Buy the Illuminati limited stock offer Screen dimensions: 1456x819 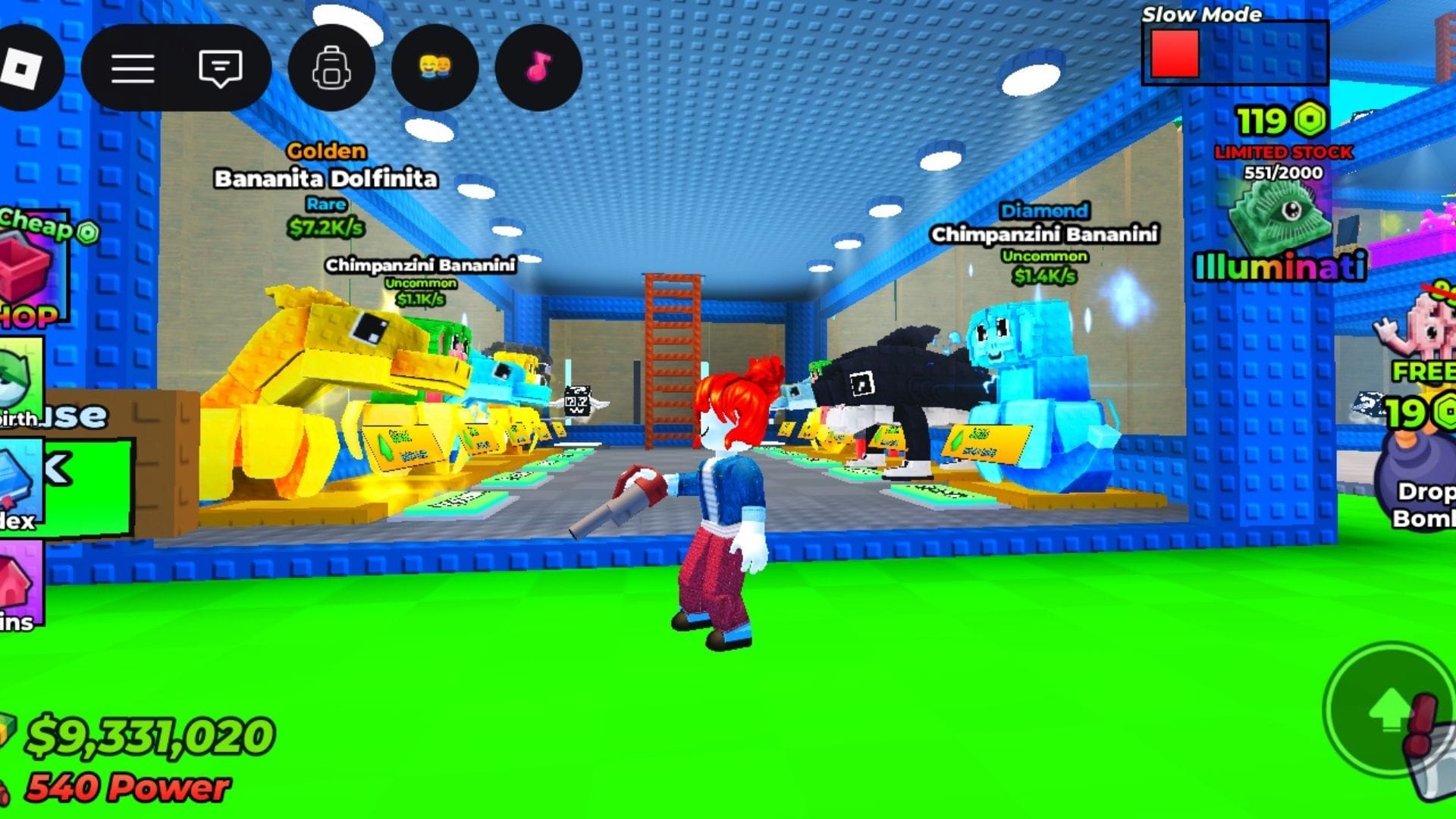click(x=1281, y=215)
